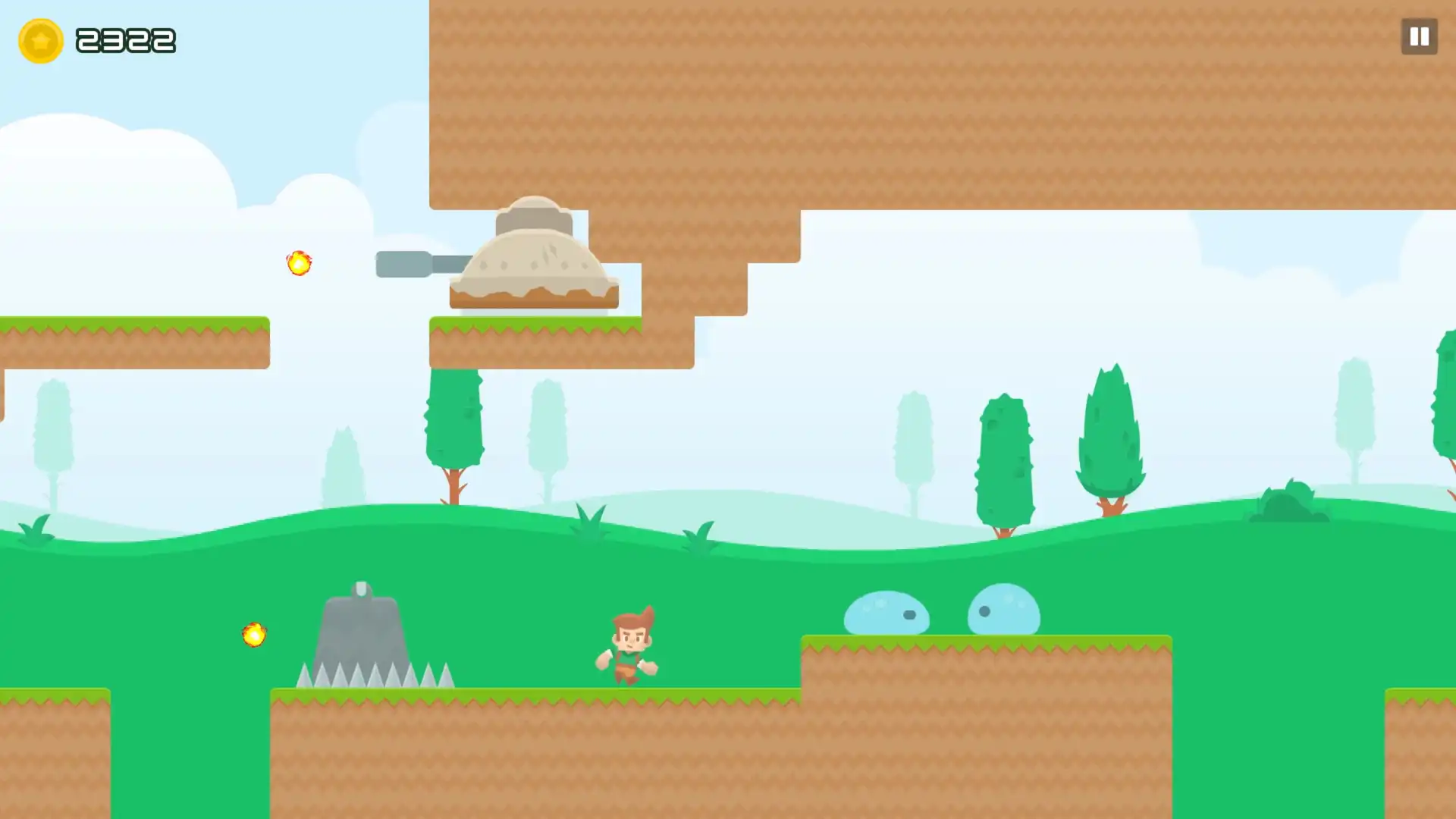The width and height of the screenshot is (1456, 819).
Task: Click the gold coin counter icon
Action: (x=39, y=40)
